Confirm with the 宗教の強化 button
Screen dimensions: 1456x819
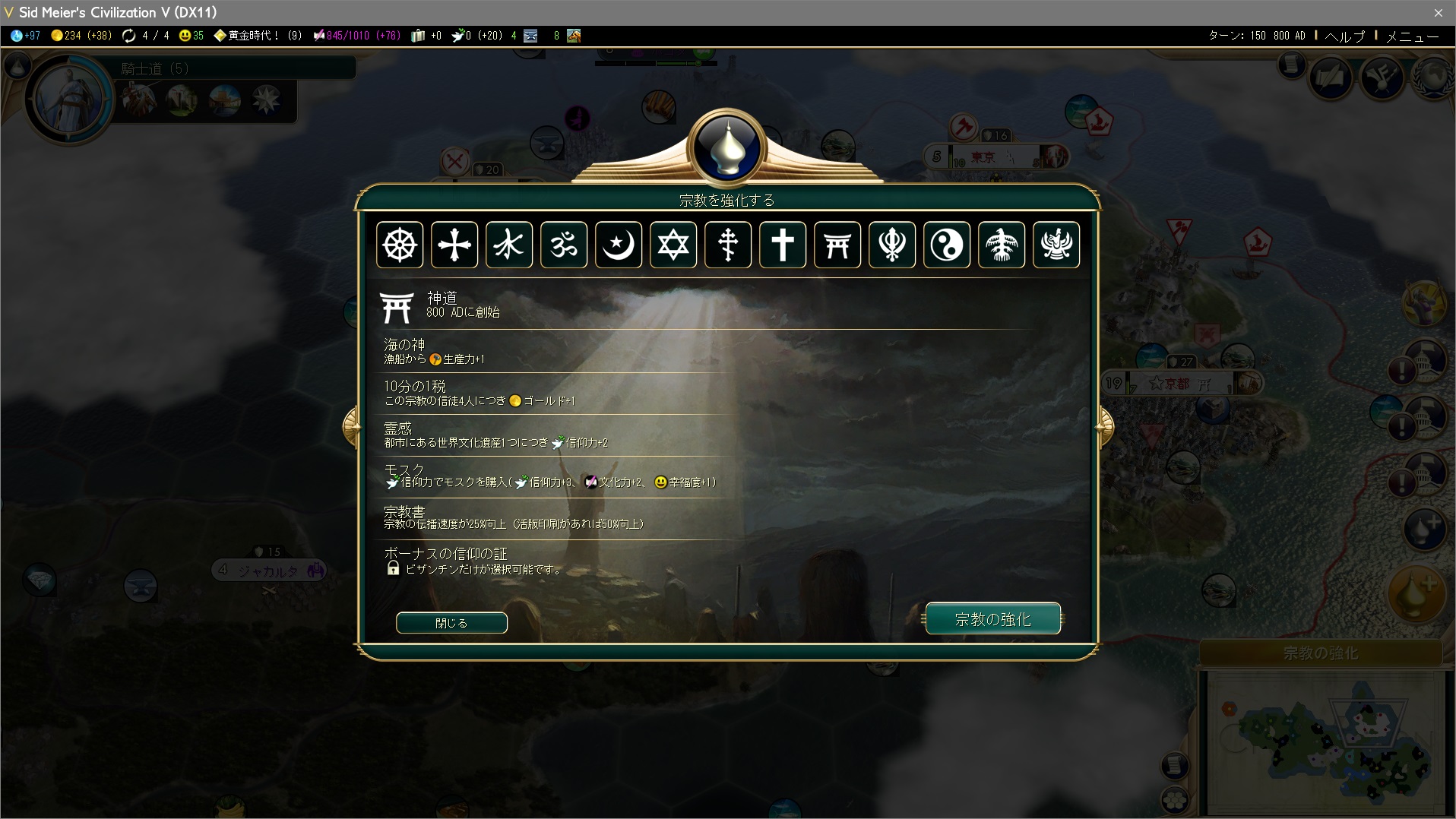pos(992,619)
